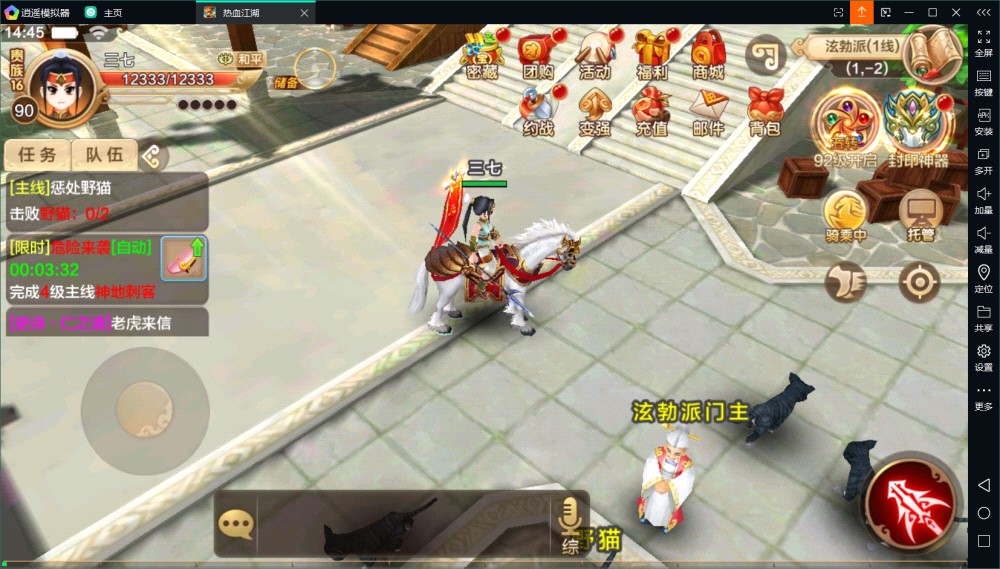This screenshot has width=1000, height=569.
Task: Toggle the 骑乘中 mount button
Action: 845,213
